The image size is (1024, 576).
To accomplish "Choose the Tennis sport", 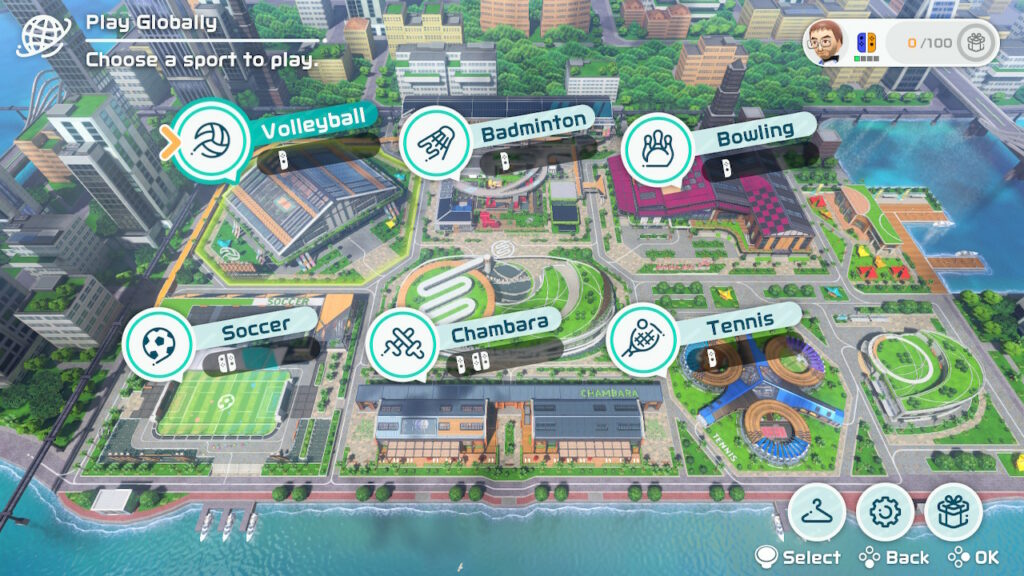I will [x=643, y=340].
